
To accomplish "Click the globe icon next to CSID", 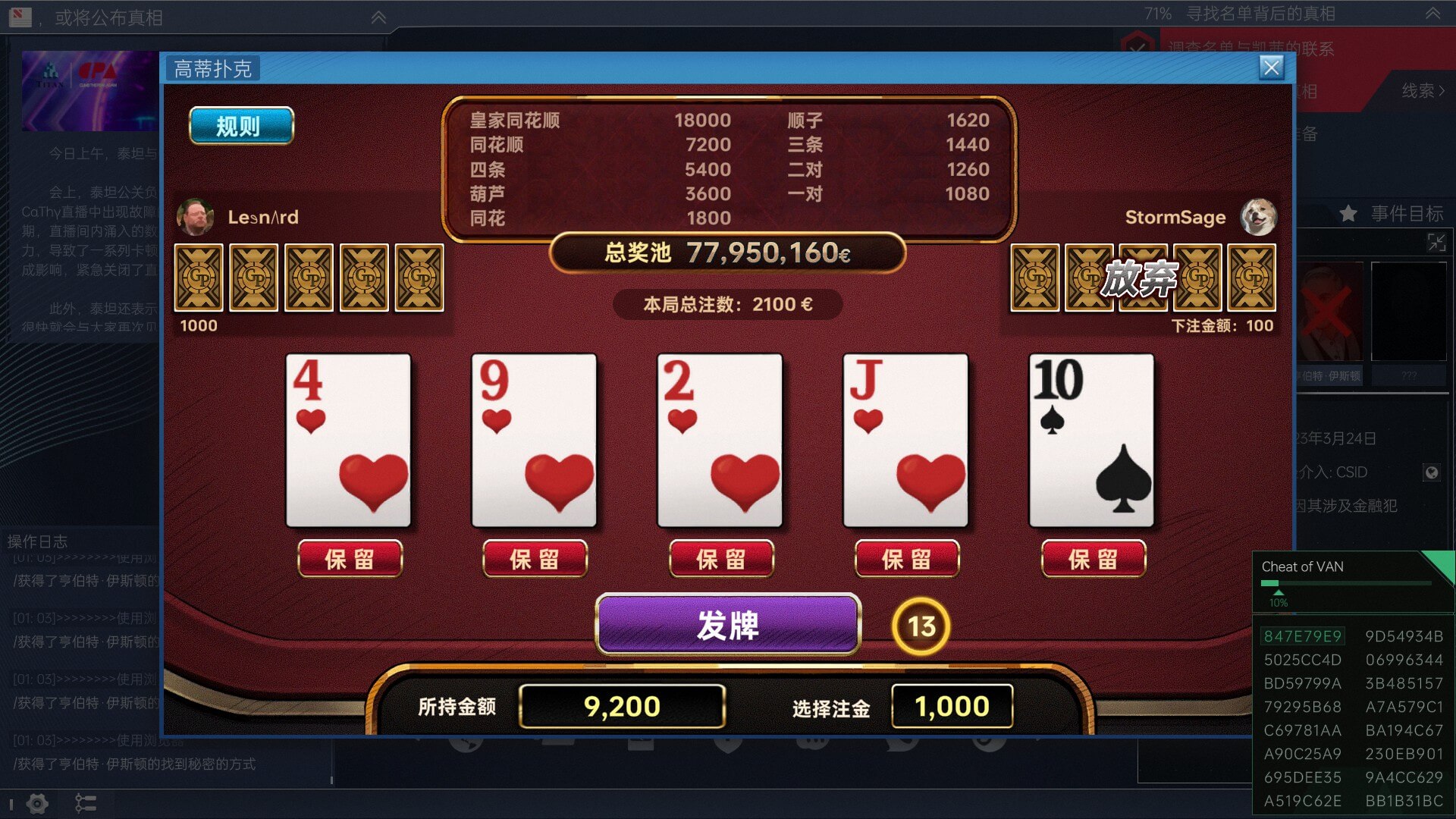I will [1433, 472].
